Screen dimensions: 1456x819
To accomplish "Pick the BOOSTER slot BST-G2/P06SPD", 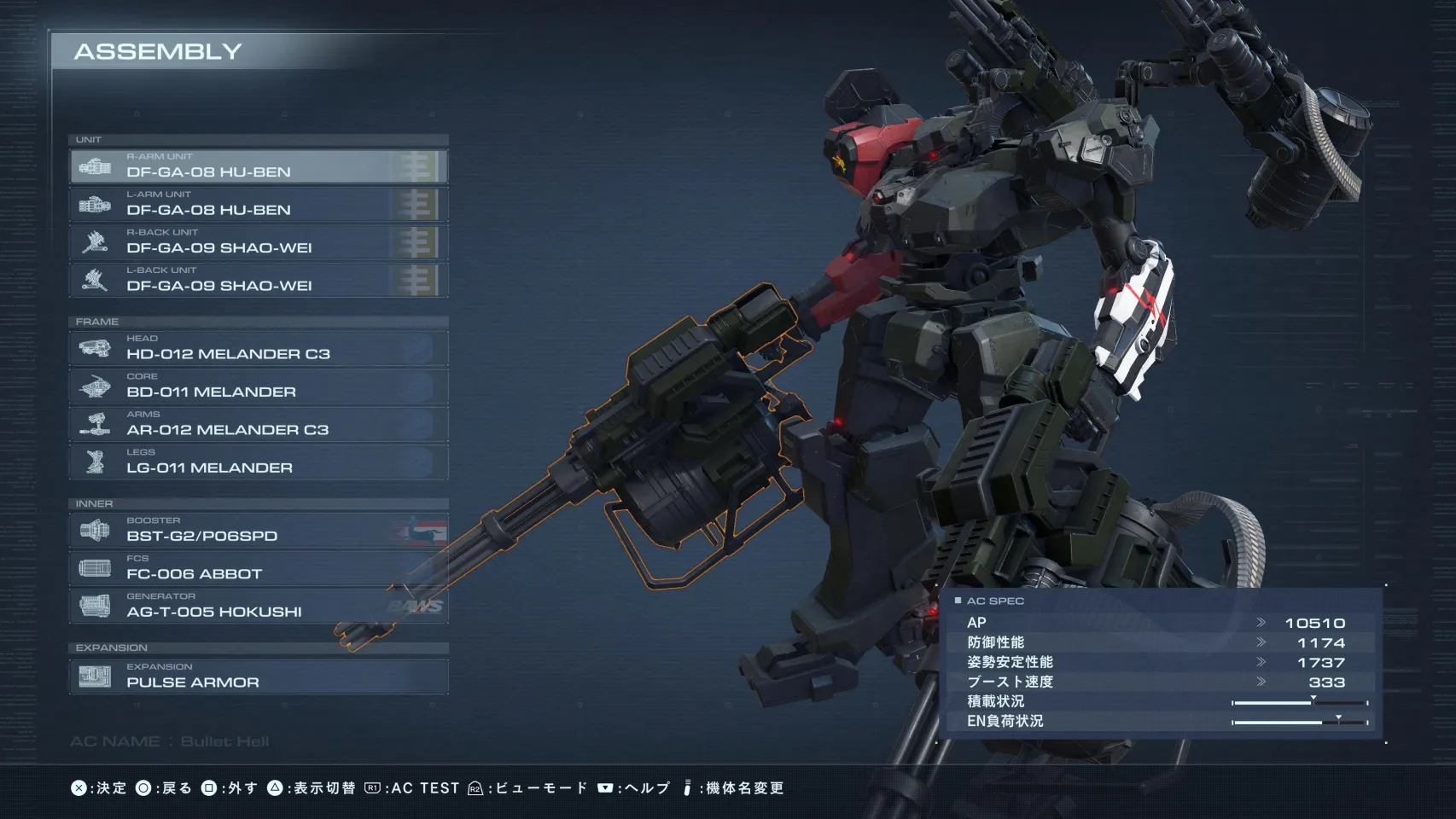I will (x=259, y=531).
